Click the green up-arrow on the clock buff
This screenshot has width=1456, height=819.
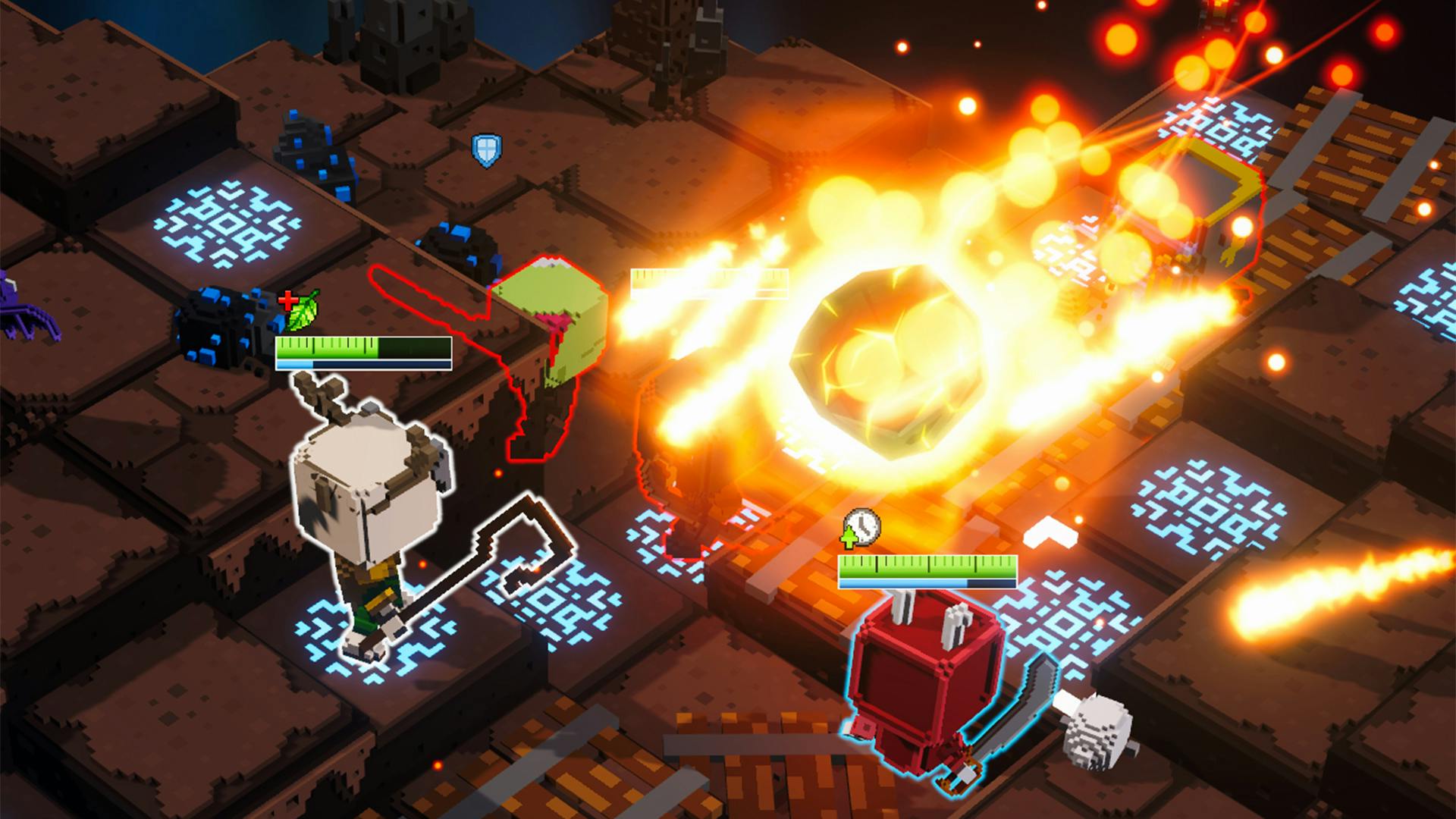849,537
